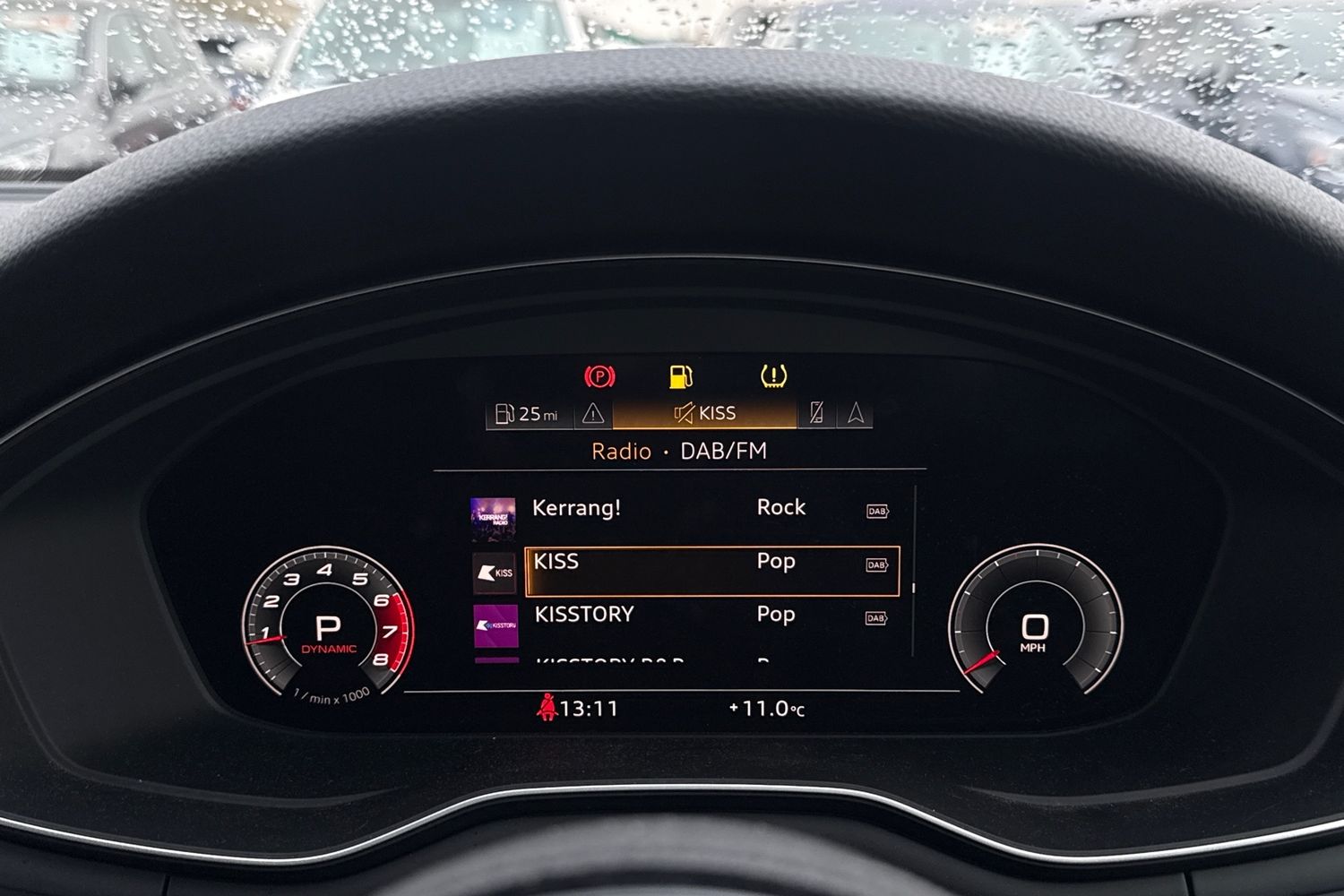Switch to the Radio view header
The image size is (1344, 896).
[x=620, y=451]
